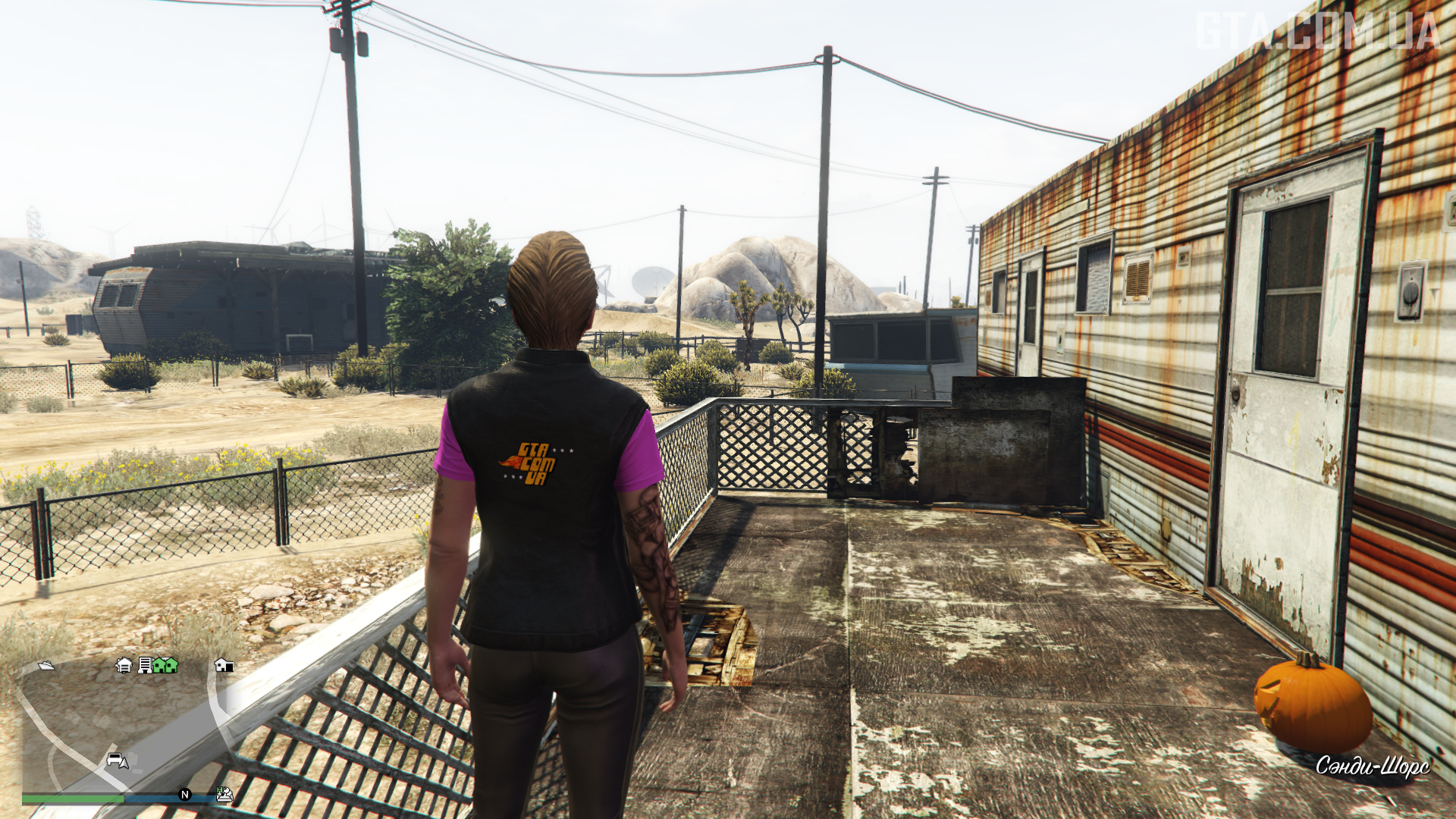Select the white vehicle workshop blip

(x=124, y=665)
